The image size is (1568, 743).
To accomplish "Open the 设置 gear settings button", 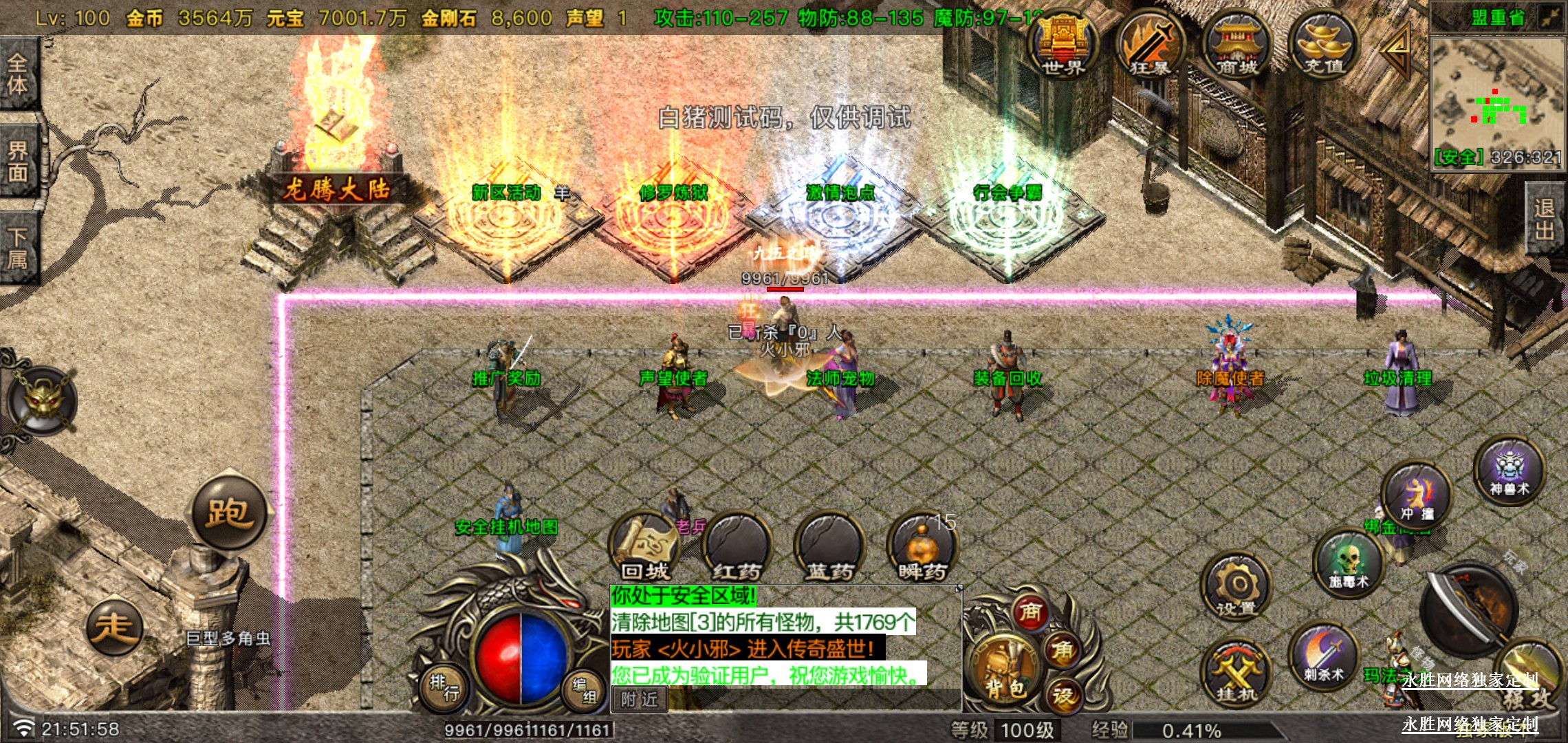I will (1237, 588).
